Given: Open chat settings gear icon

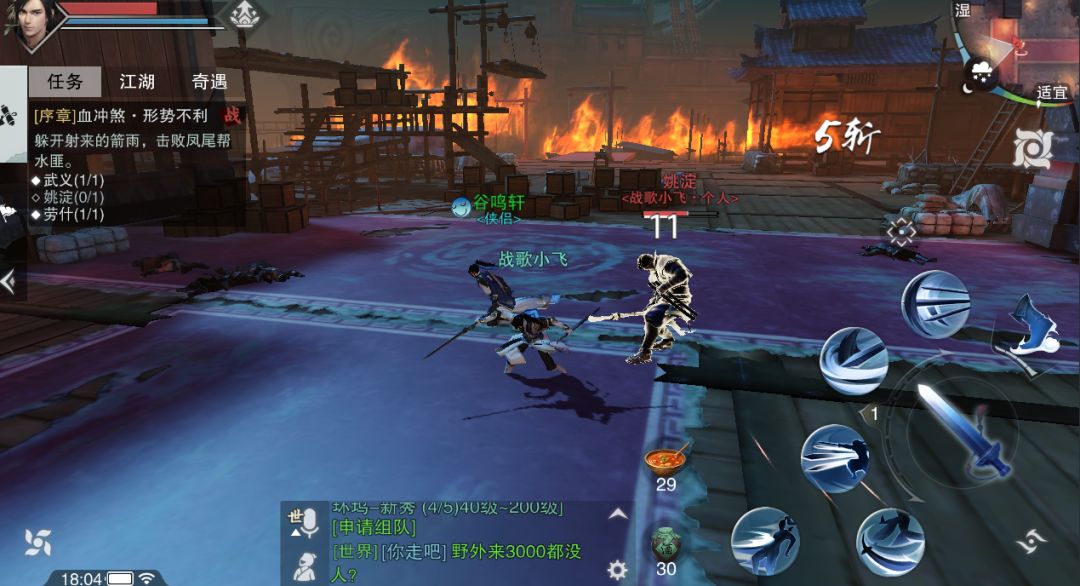Looking at the screenshot, I should coord(618,570).
